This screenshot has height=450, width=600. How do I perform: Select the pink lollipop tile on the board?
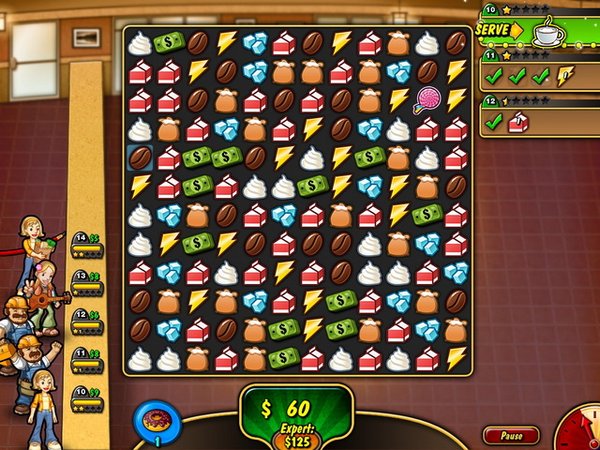[426, 98]
